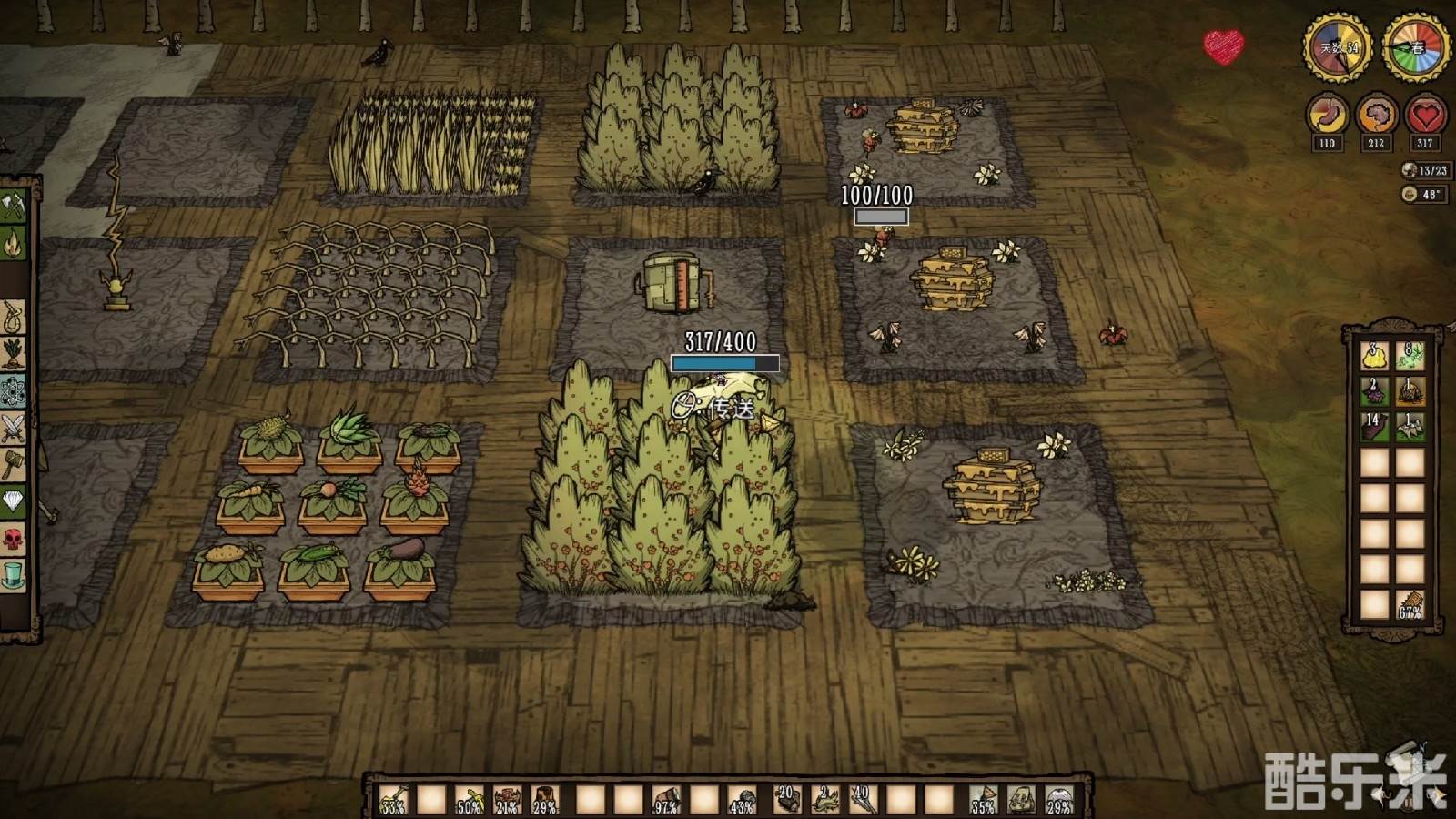Open the Food farming crafting tab
Image resolution: width=1456 pixels, height=819 pixels.
point(13,354)
